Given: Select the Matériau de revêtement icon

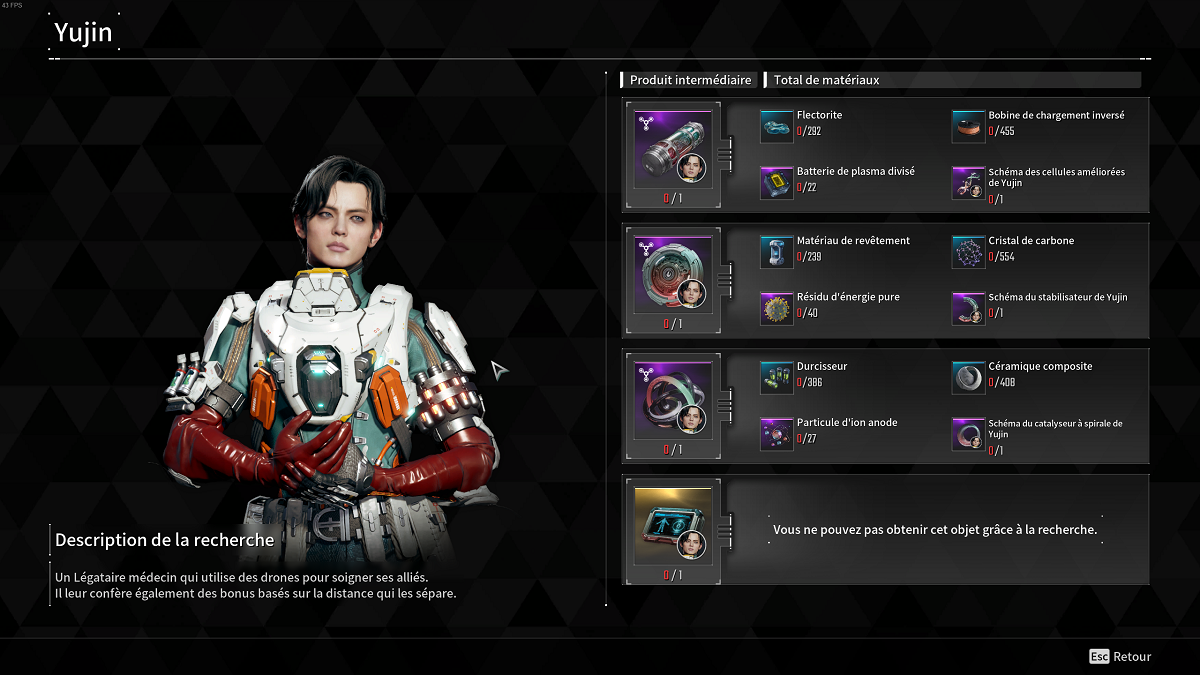Looking at the screenshot, I should pyautogui.click(x=776, y=251).
